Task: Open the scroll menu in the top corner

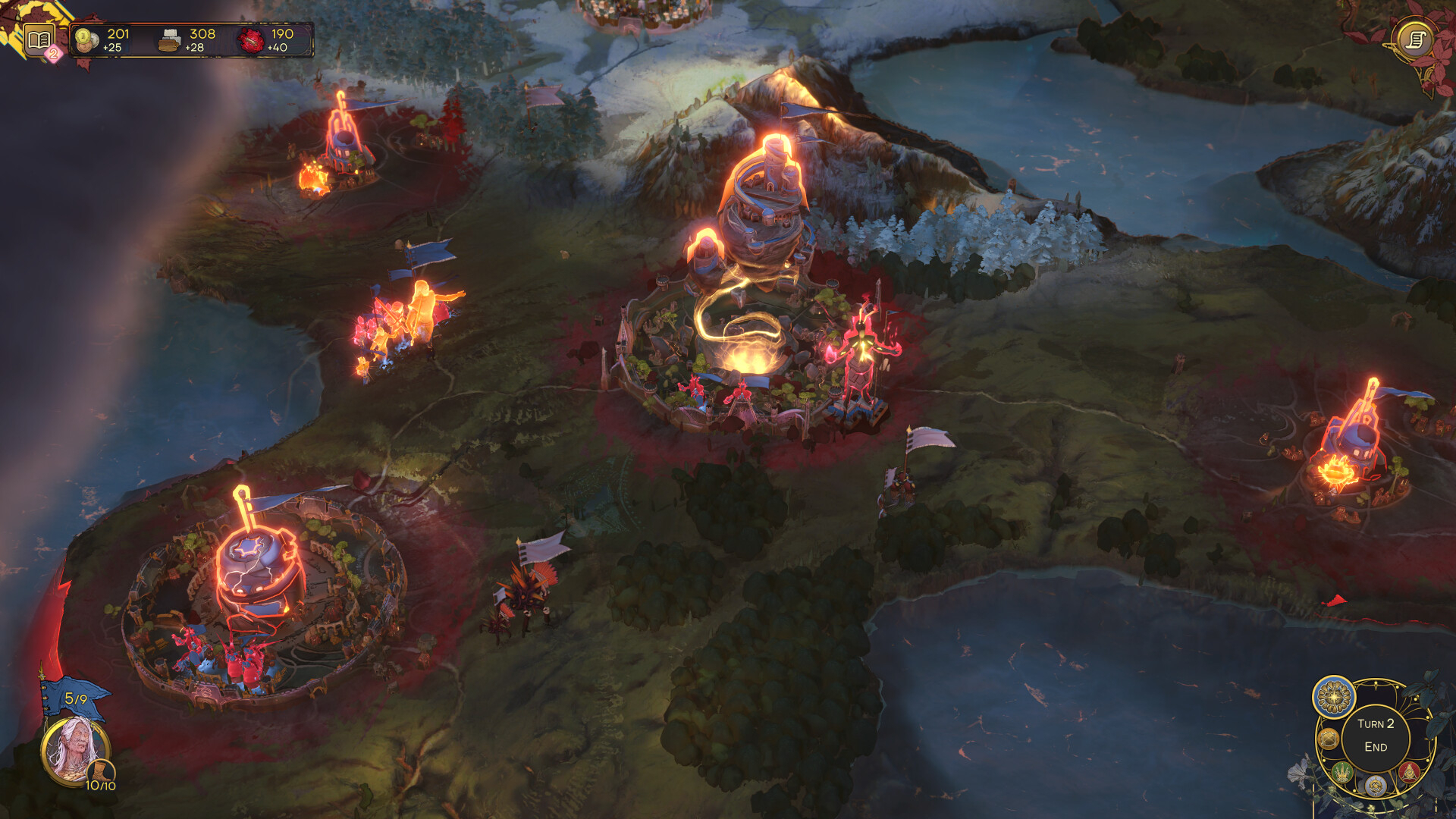Action: coord(1415,39)
